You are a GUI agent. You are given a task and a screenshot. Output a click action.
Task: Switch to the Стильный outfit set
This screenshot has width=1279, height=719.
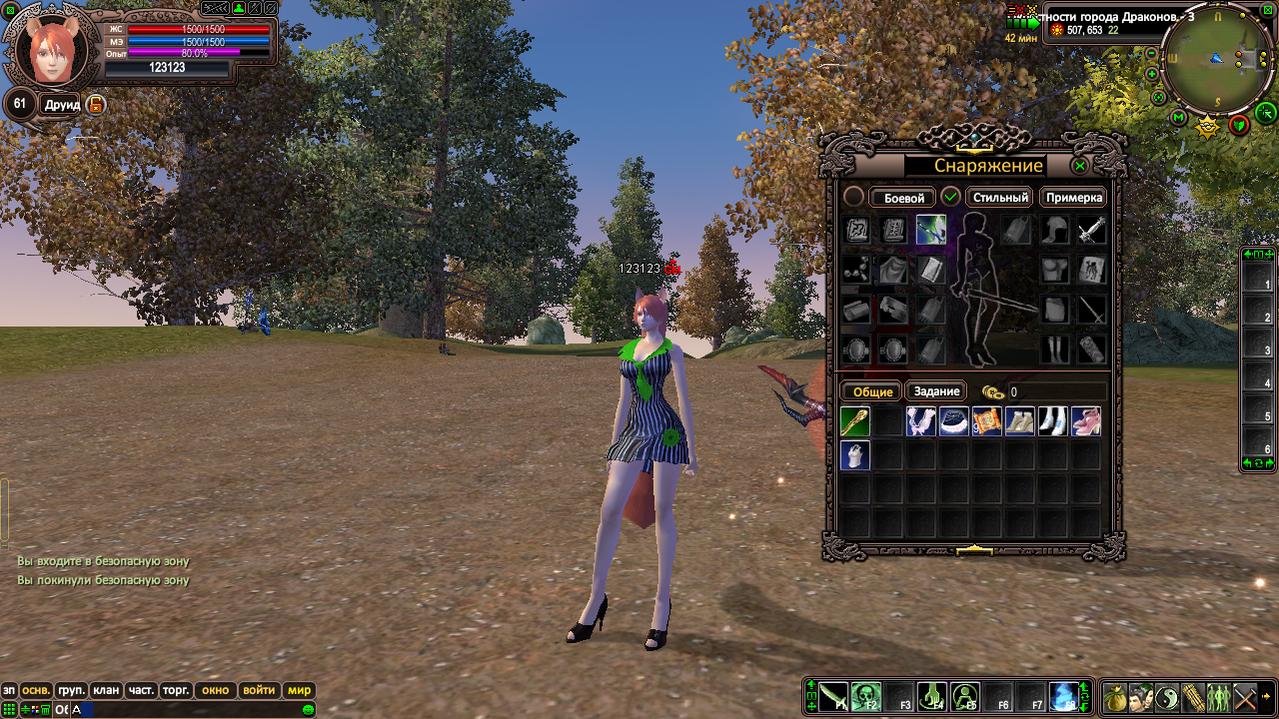click(x=1000, y=198)
